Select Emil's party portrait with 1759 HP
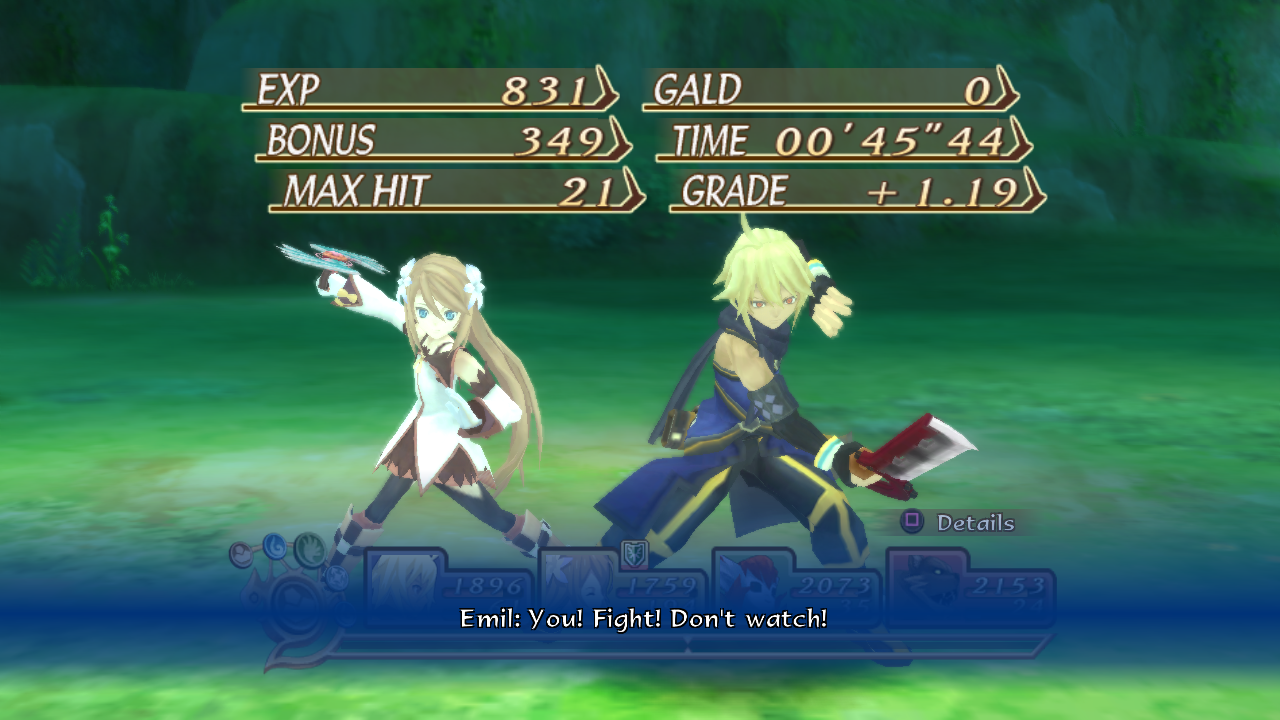The width and height of the screenshot is (1280, 720). [577, 584]
